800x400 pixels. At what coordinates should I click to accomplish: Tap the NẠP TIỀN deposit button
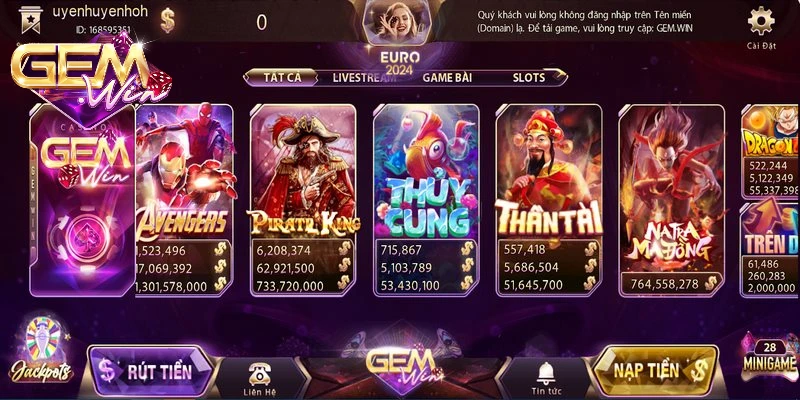pos(655,371)
